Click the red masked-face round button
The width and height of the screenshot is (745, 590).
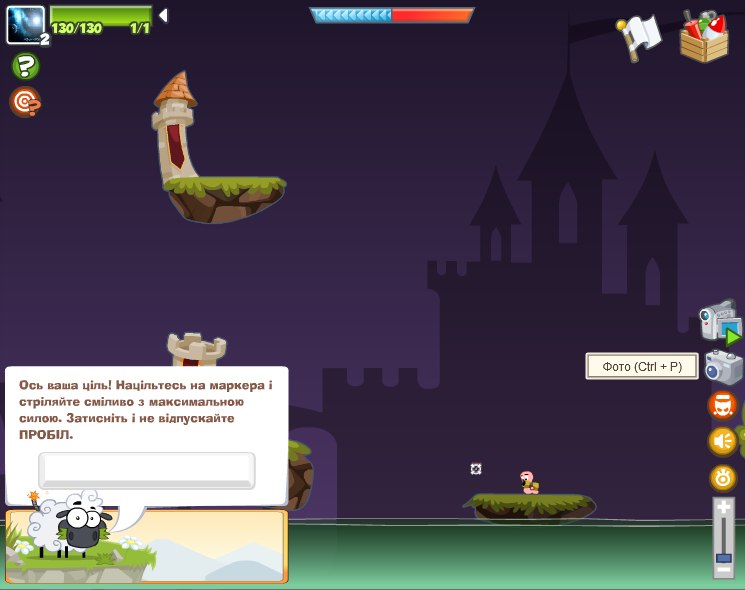tap(723, 405)
